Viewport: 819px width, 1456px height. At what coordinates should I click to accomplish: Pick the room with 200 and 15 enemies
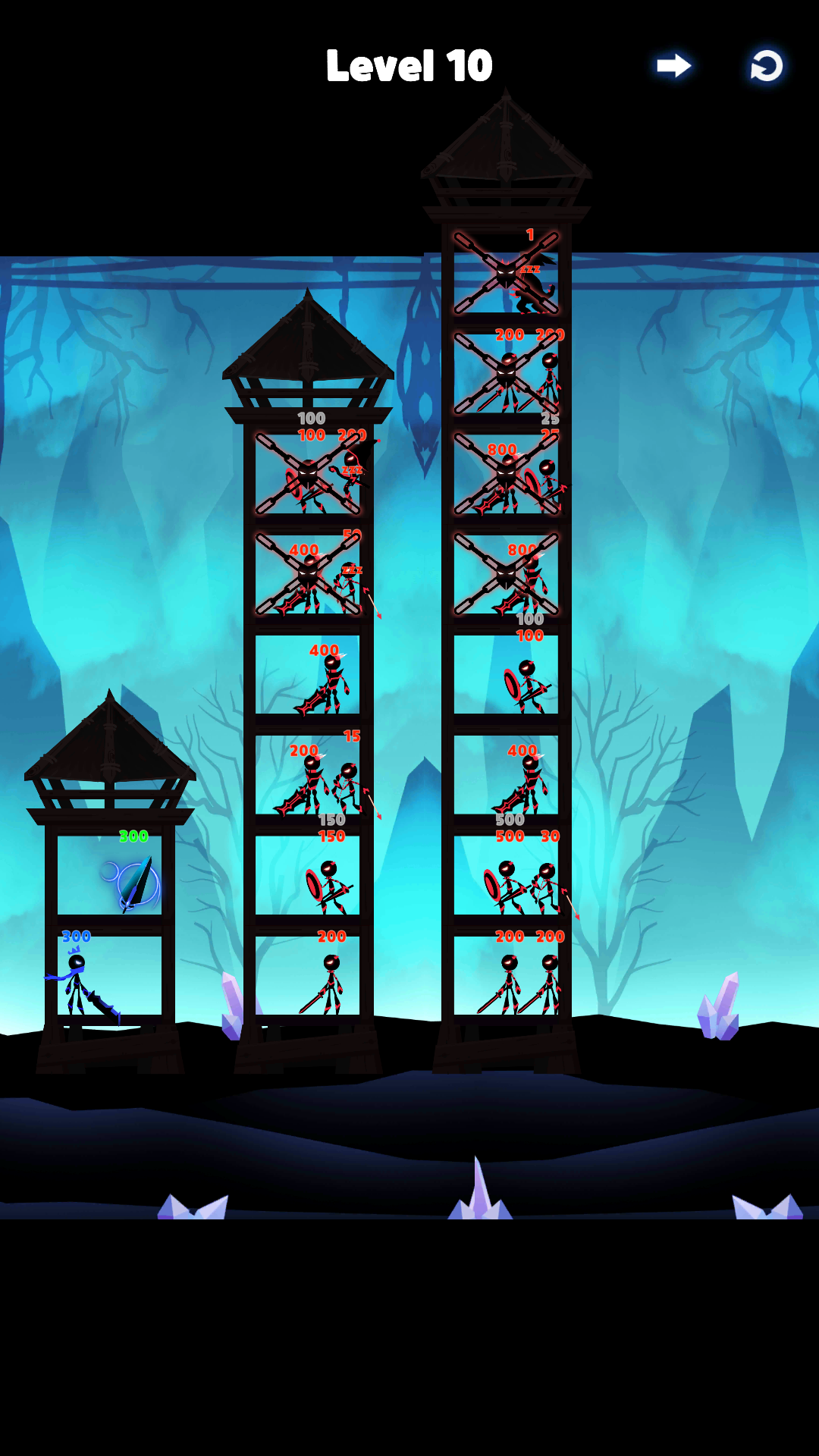308,776
